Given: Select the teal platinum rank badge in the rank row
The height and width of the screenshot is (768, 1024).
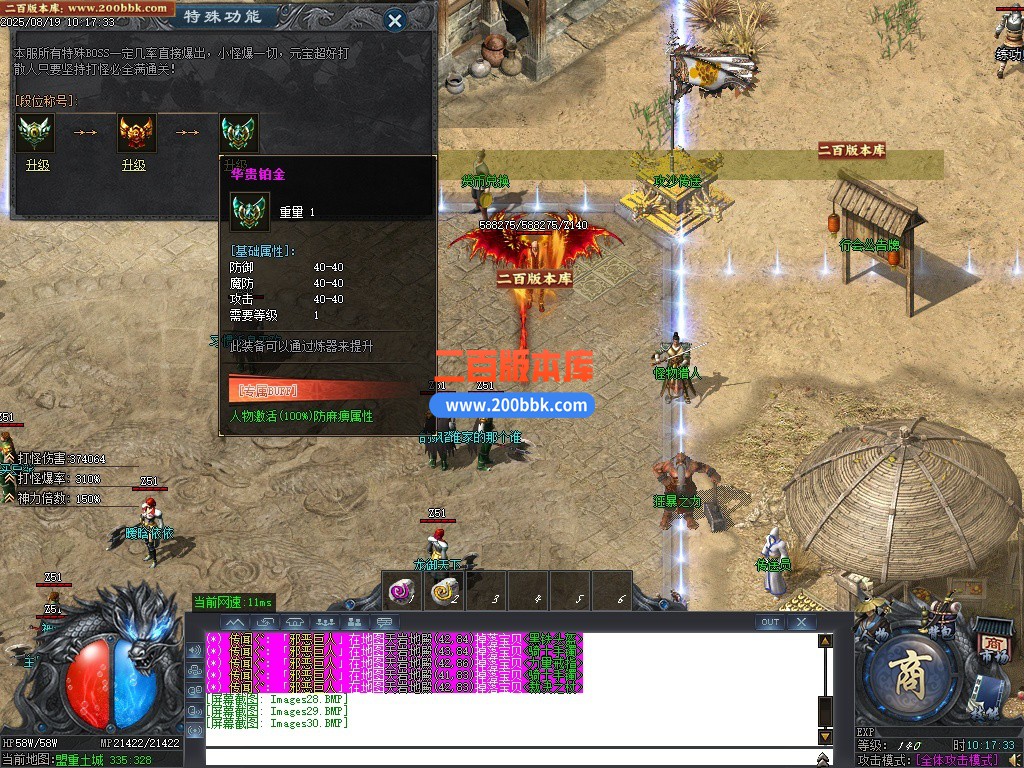Looking at the screenshot, I should (239, 132).
